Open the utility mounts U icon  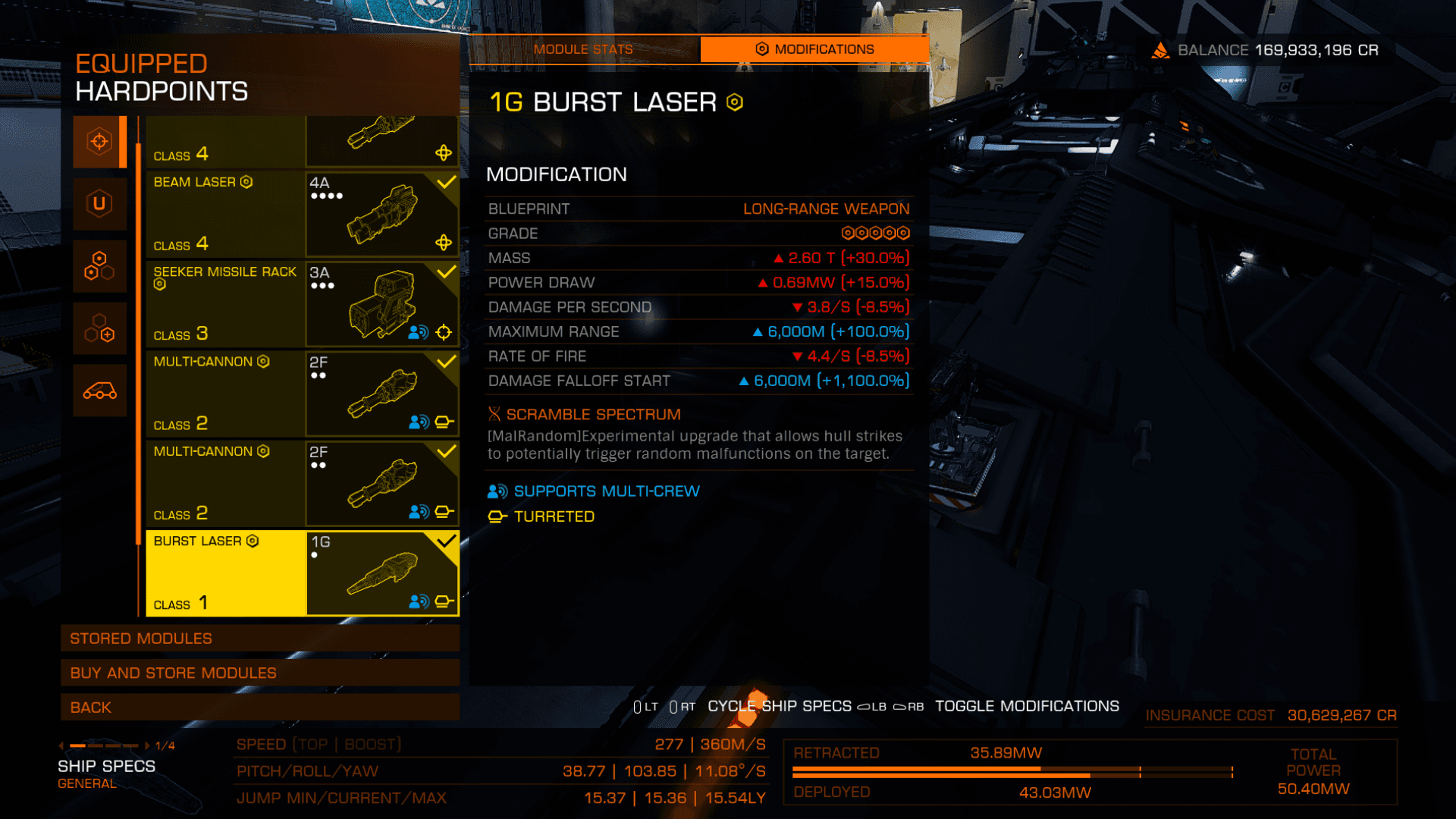point(99,203)
